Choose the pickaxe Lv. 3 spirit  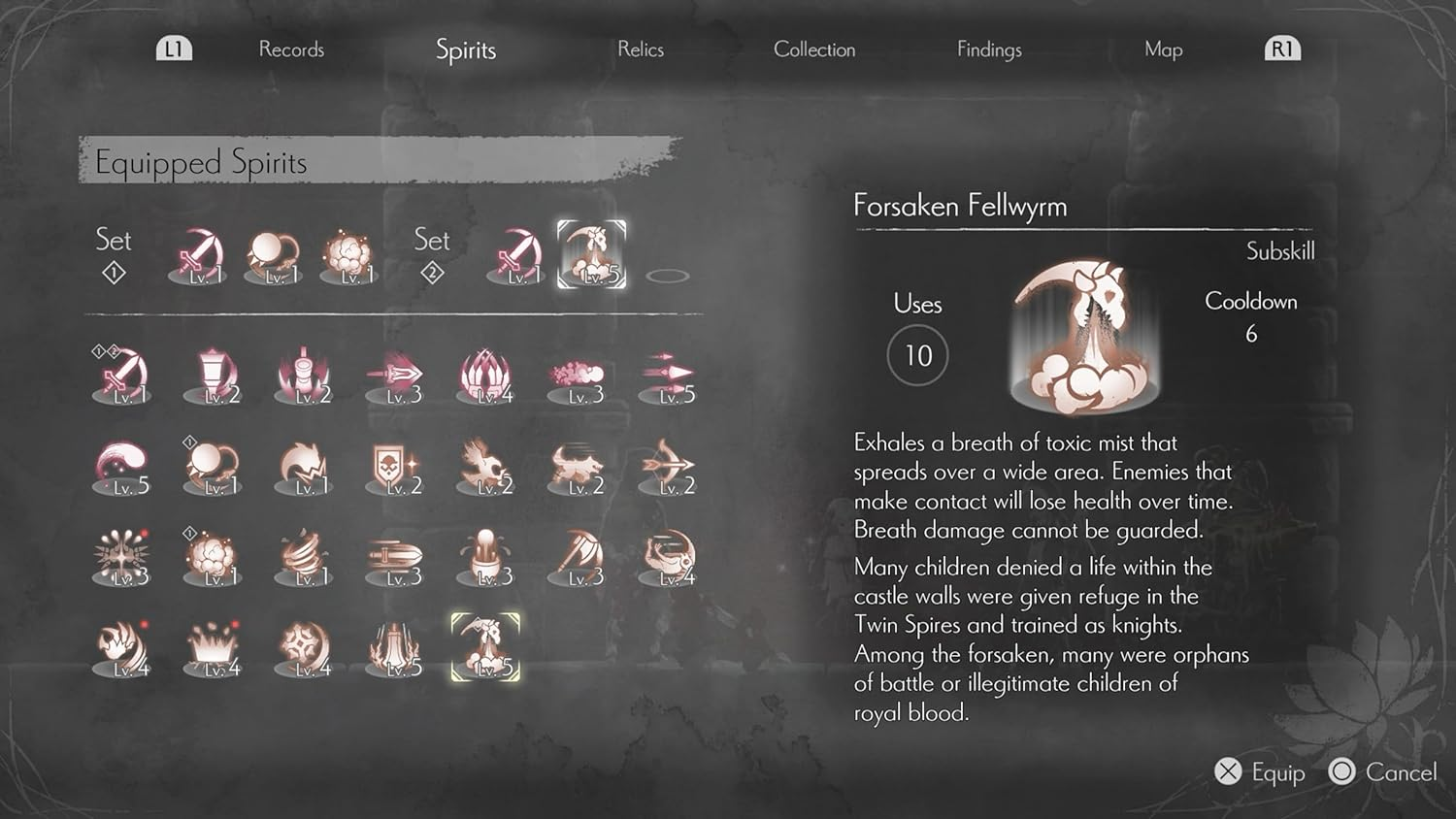(x=579, y=558)
